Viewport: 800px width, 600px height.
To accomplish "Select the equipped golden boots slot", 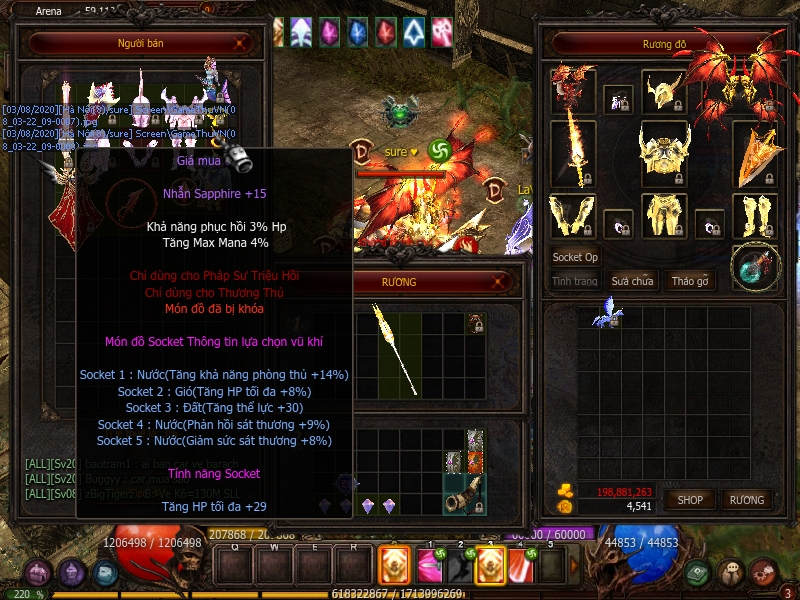I will coord(755,216).
